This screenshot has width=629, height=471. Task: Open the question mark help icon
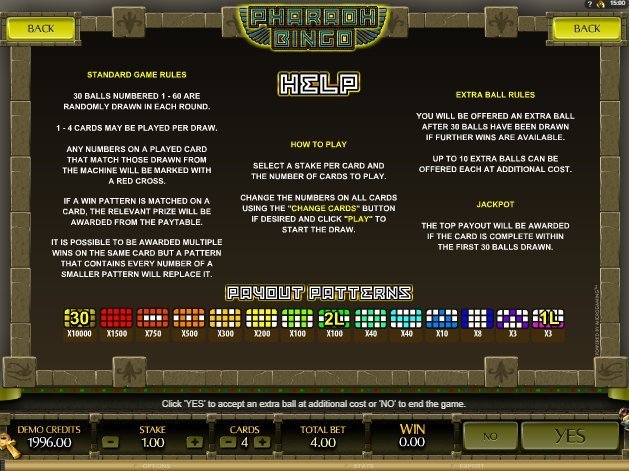coord(590,5)
